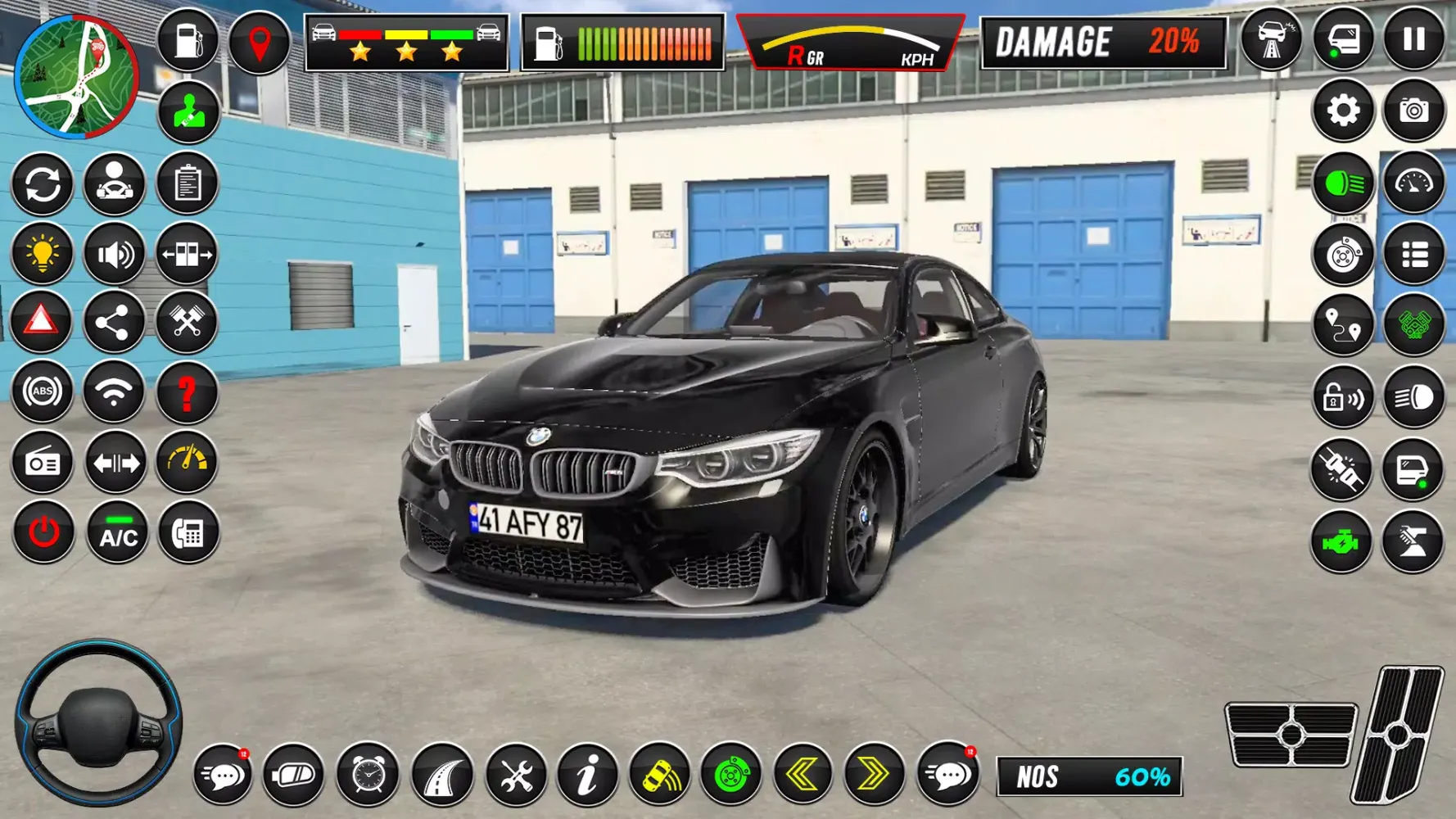Activate the yellow left chevron turn signal

[x=803, y=774]
